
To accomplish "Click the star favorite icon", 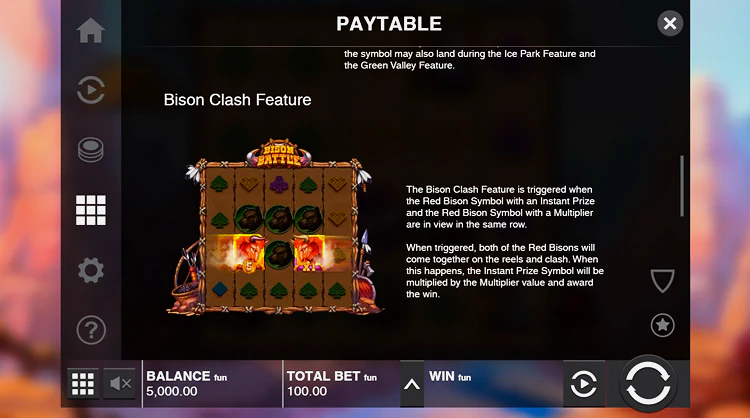I will coord(662,324).
